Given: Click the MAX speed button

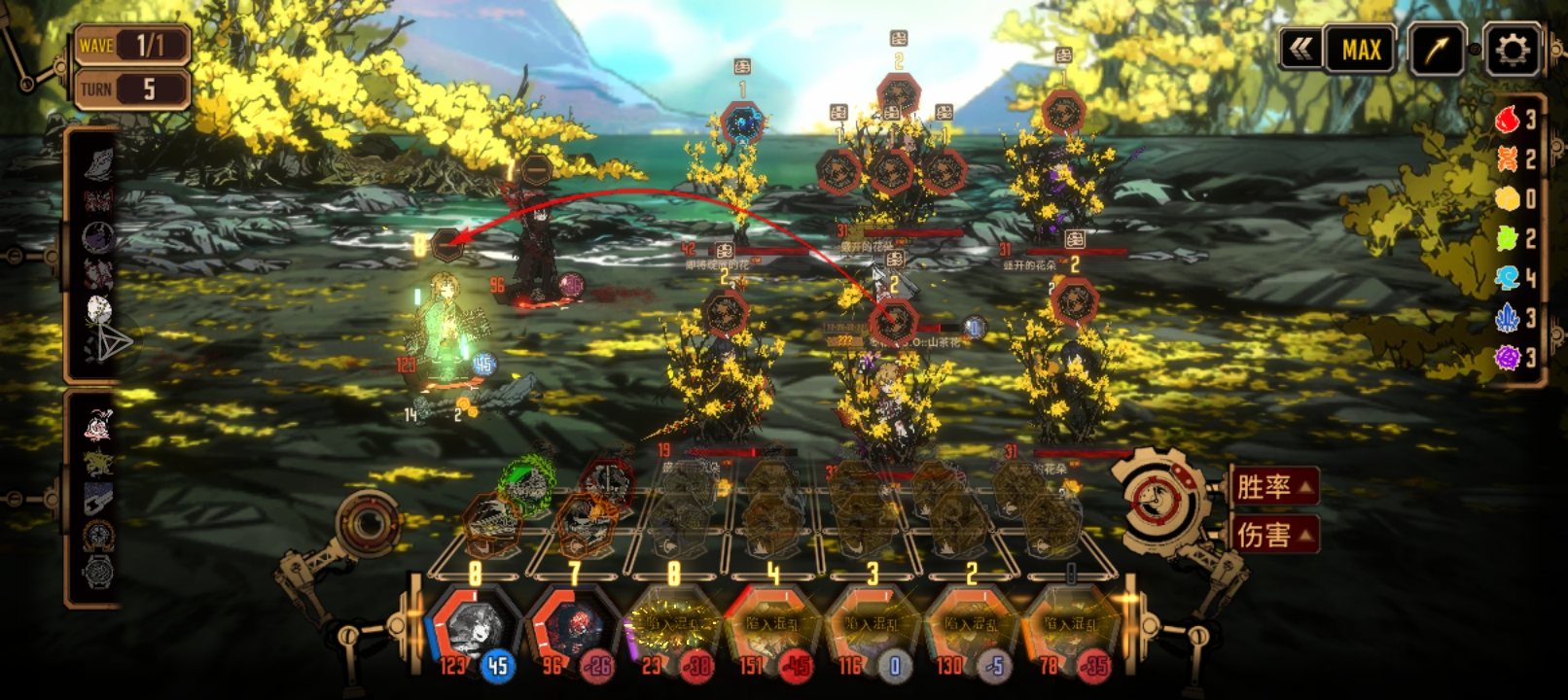Looking at the screenshot, I should (1361, 50).
